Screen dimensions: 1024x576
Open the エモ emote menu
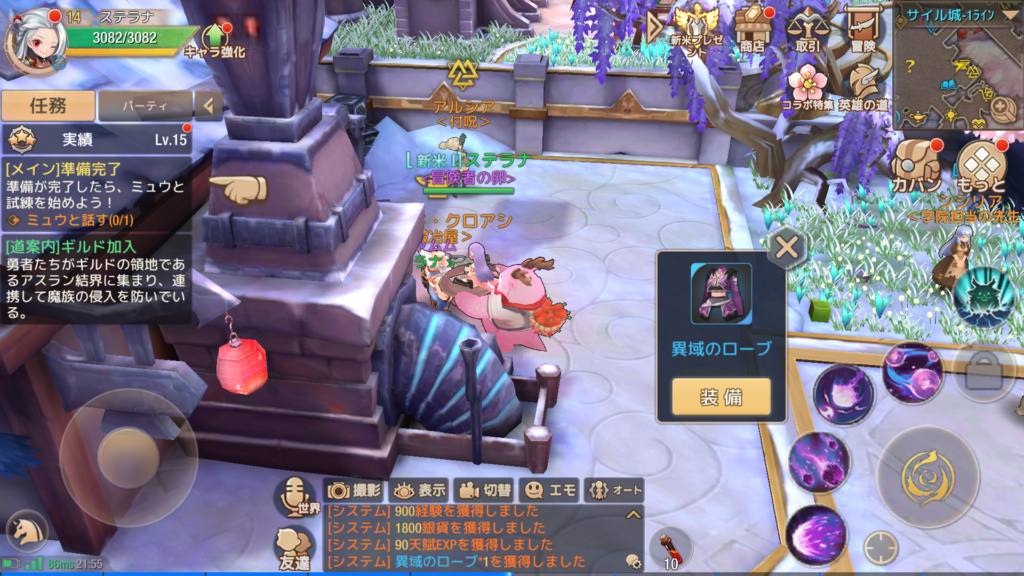(x=551, y=490)
